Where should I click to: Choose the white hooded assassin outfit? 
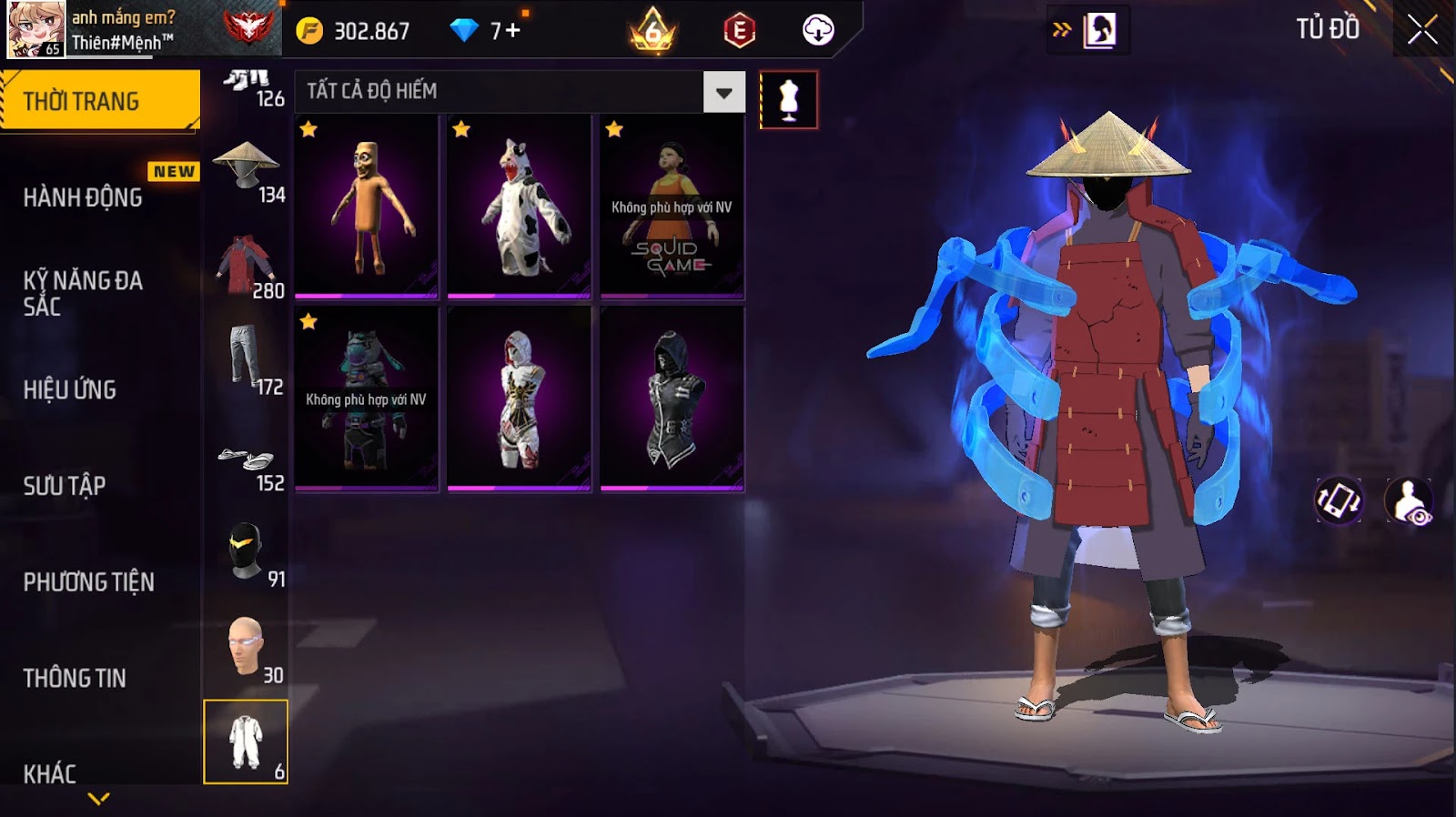pyautogui.click(x=519, y=398)
